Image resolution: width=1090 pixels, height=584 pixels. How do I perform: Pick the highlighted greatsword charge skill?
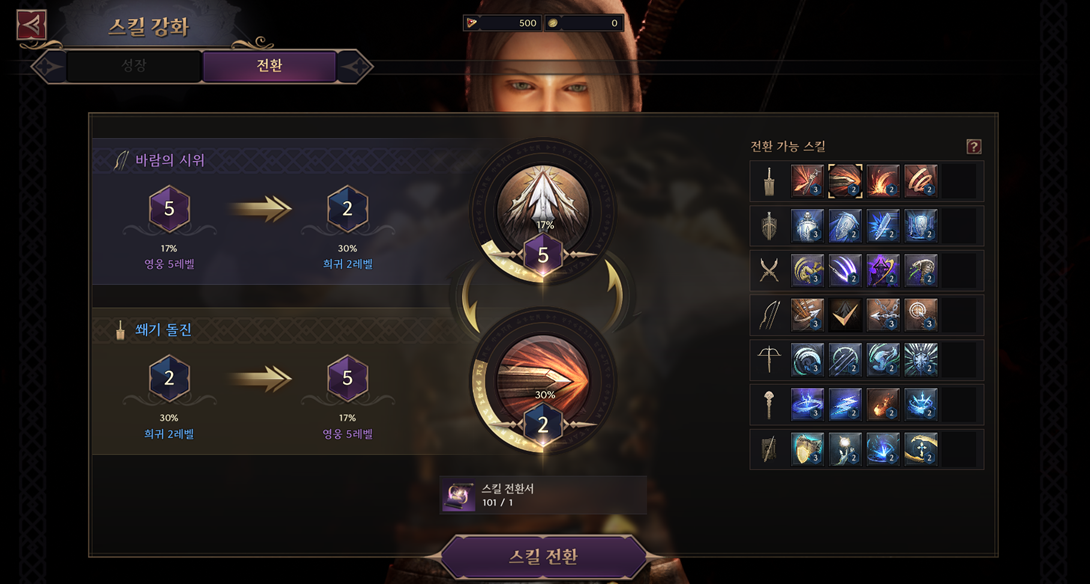[845, 181]
